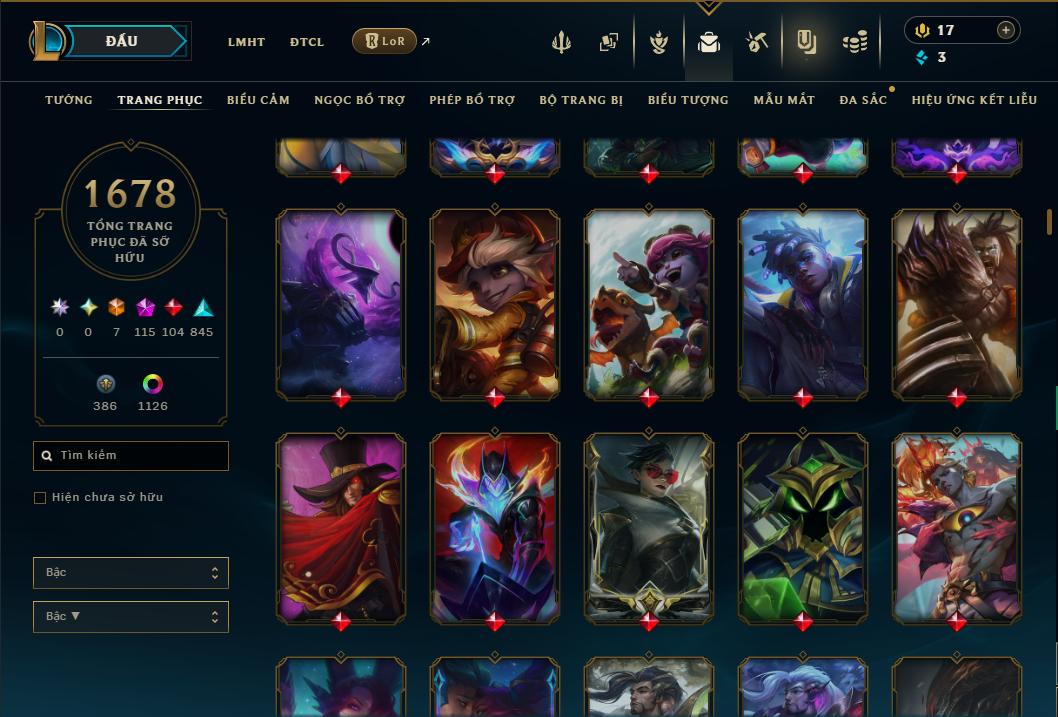Open the ĐTCL section
The height and width of the screenshot is (717, 1058).
307,42
